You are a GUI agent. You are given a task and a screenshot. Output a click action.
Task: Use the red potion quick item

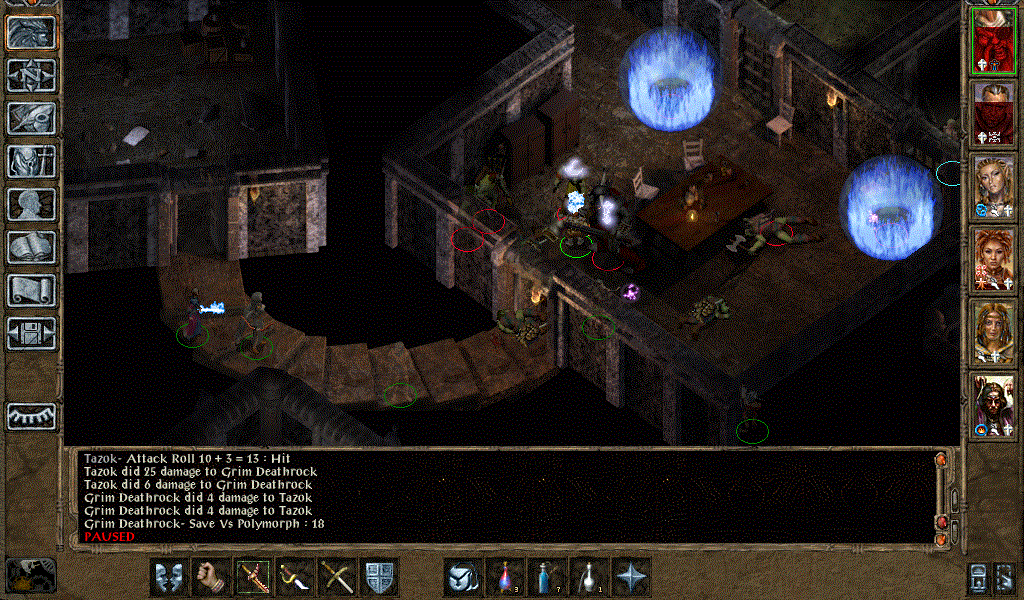tap(505, 577)
